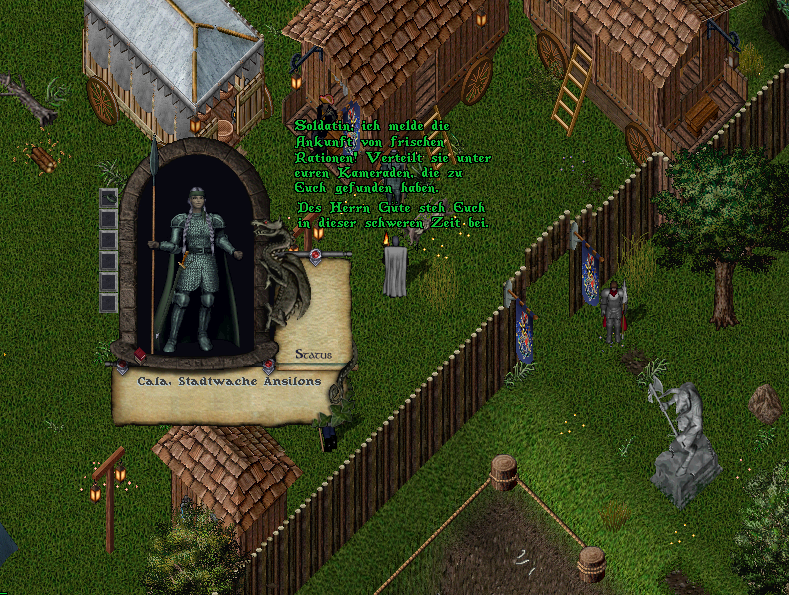Select the topmost paperdoll slot holding an item
This screenshot has height=595, width=789.
[108, 197]
